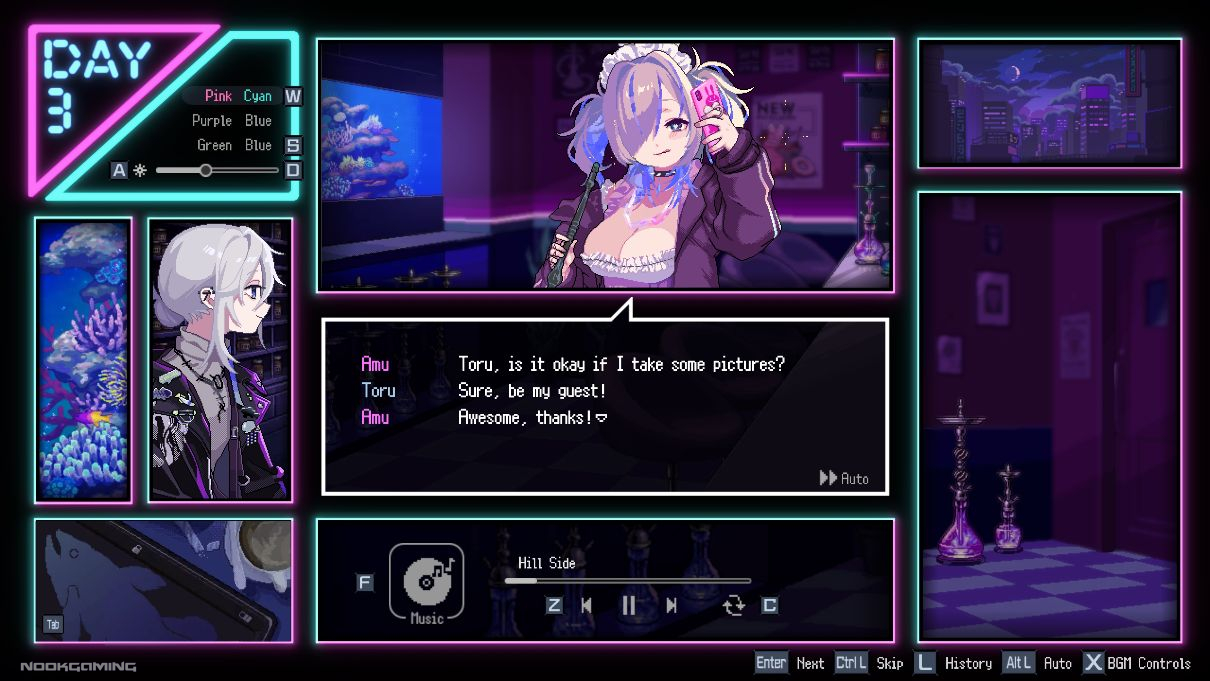The height and width of the screenshot is (681, 1210).
Task: Select the Pink Cyan color theme
Action: pyautogui.click(x=238, y=96)
